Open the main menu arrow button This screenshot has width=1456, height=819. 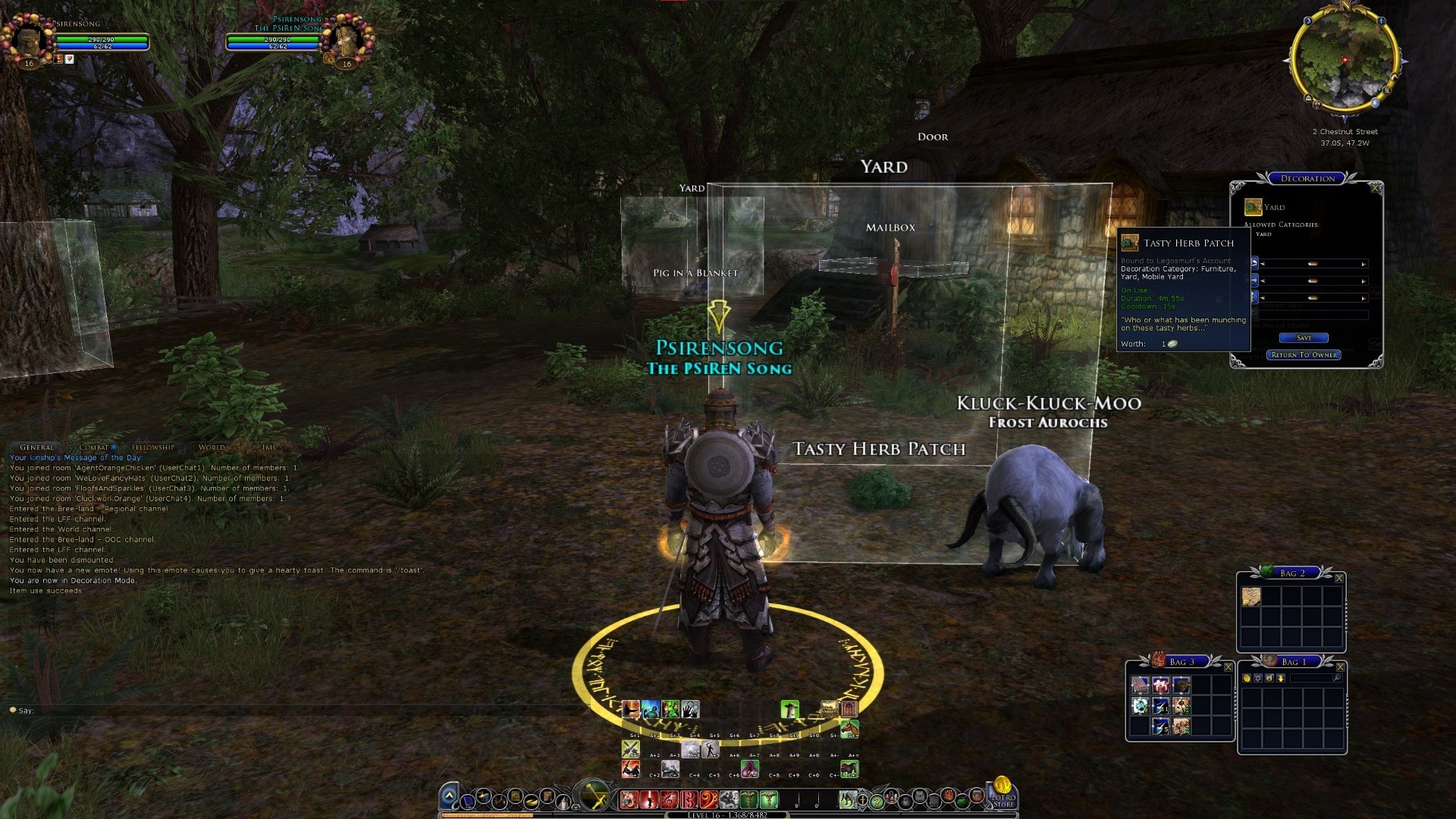click(449, 796)
